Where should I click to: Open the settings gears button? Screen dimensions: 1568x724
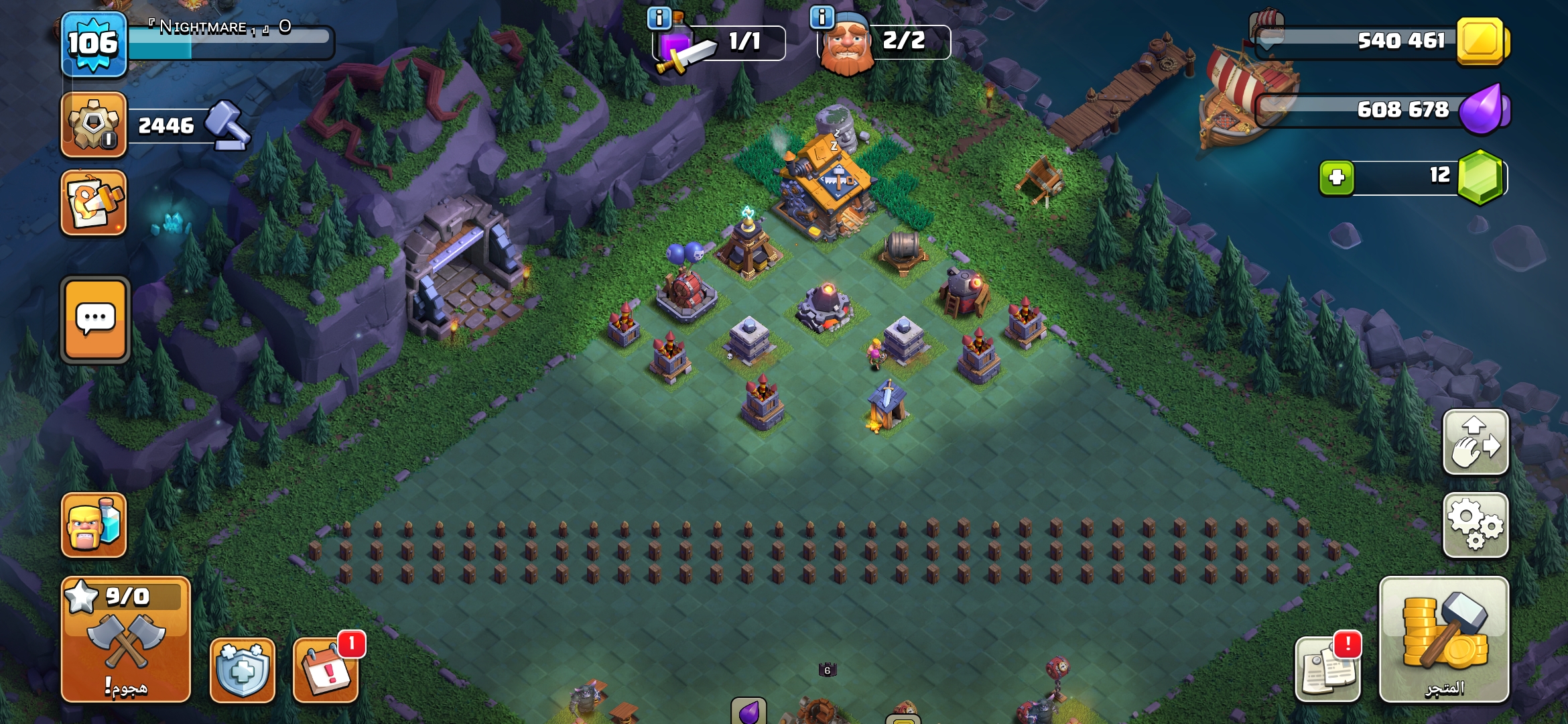pyautogui.click(x=1476, y=525)
